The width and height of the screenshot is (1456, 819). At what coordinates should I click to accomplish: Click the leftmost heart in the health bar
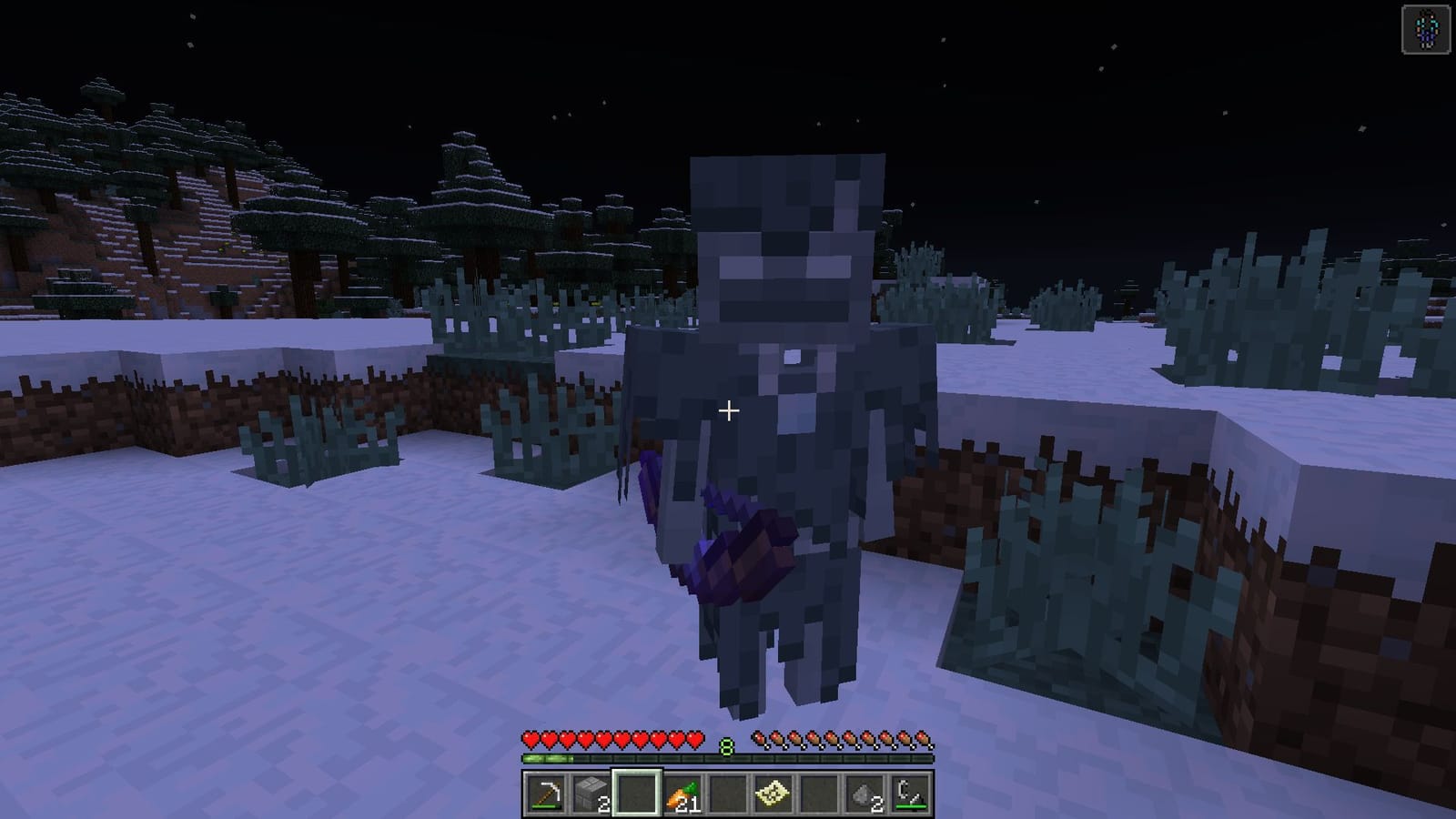pos(531,740)
